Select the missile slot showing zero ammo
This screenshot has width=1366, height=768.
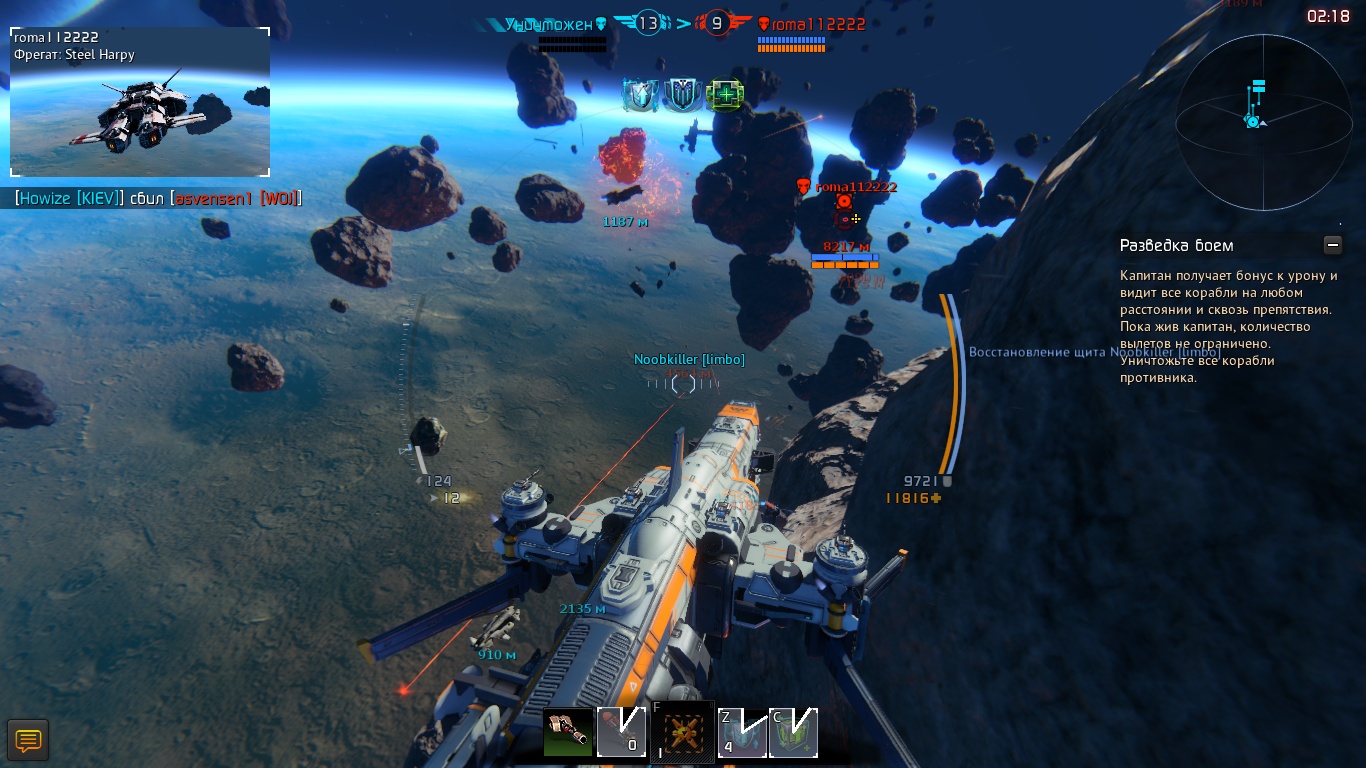click(x=621, y=733)
